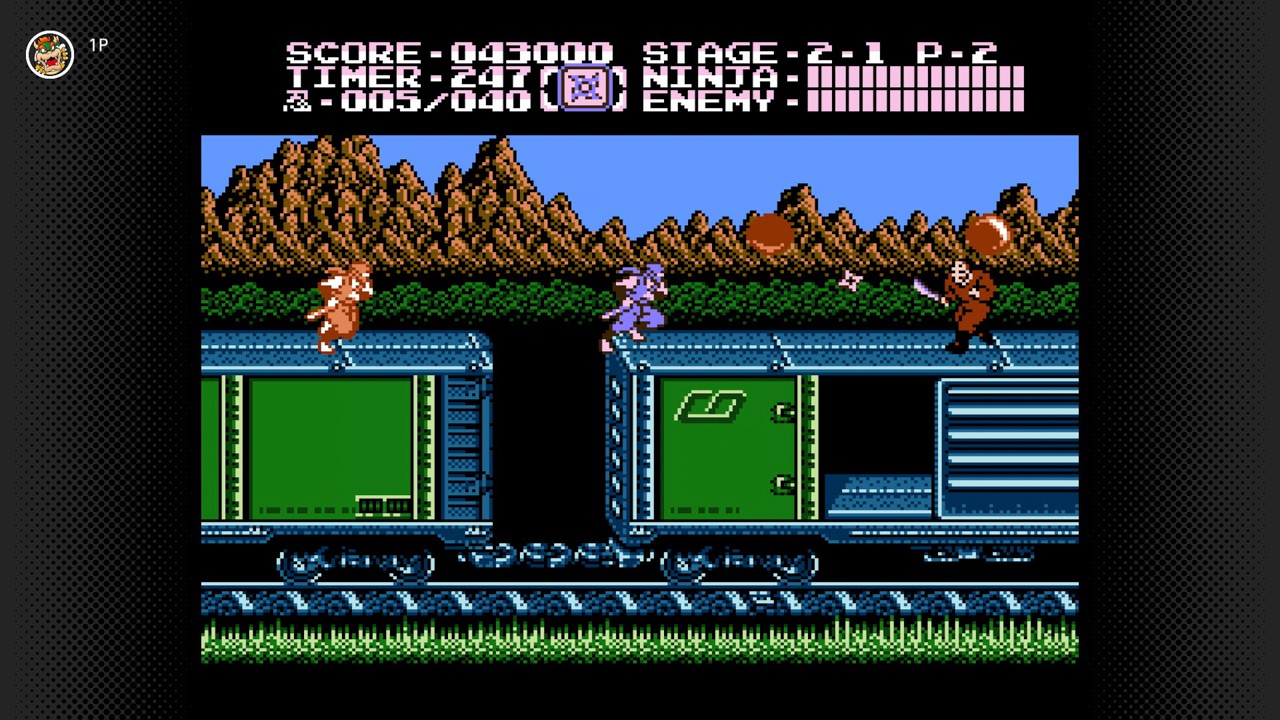Select the spin-slash weapon icon in the HUD
This screenshot has height=720, width=1280.
click(585, 88)
